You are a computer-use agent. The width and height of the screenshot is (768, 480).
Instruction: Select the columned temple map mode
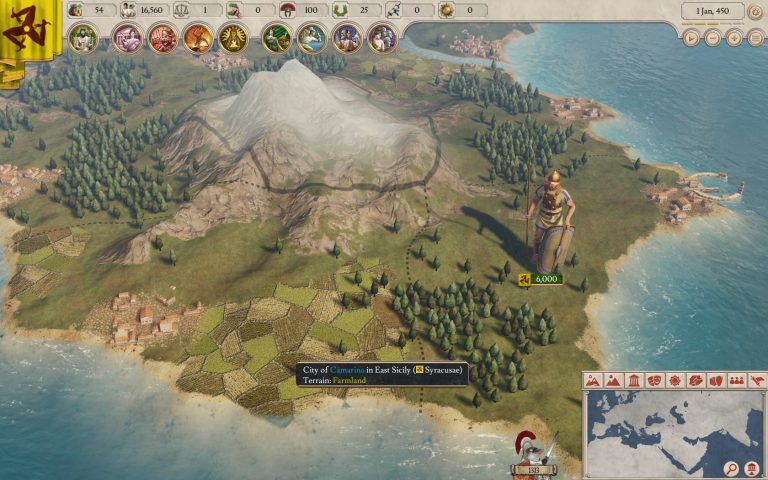(633, 381)
